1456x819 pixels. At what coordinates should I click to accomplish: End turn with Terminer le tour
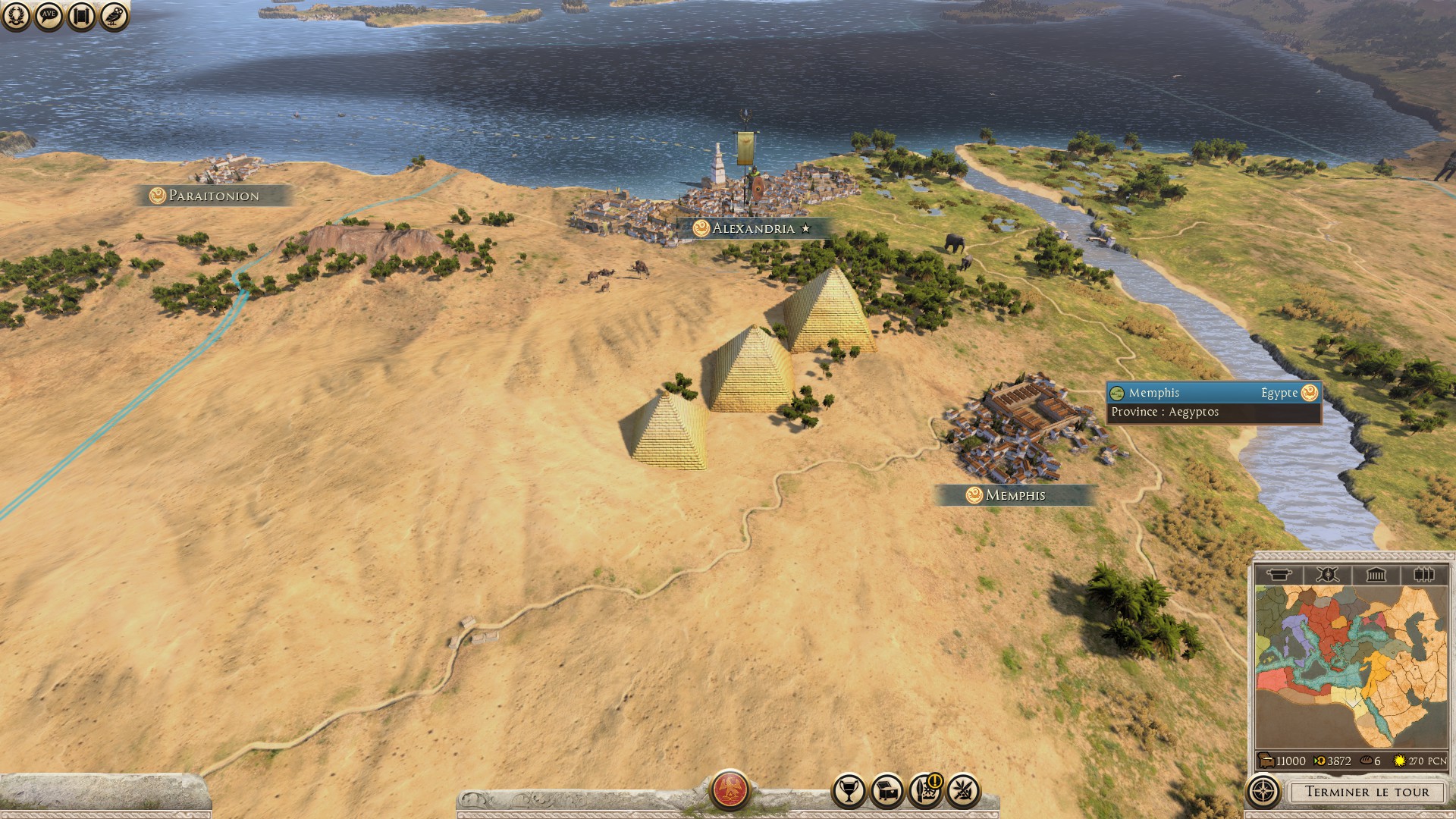[1367, 792]
